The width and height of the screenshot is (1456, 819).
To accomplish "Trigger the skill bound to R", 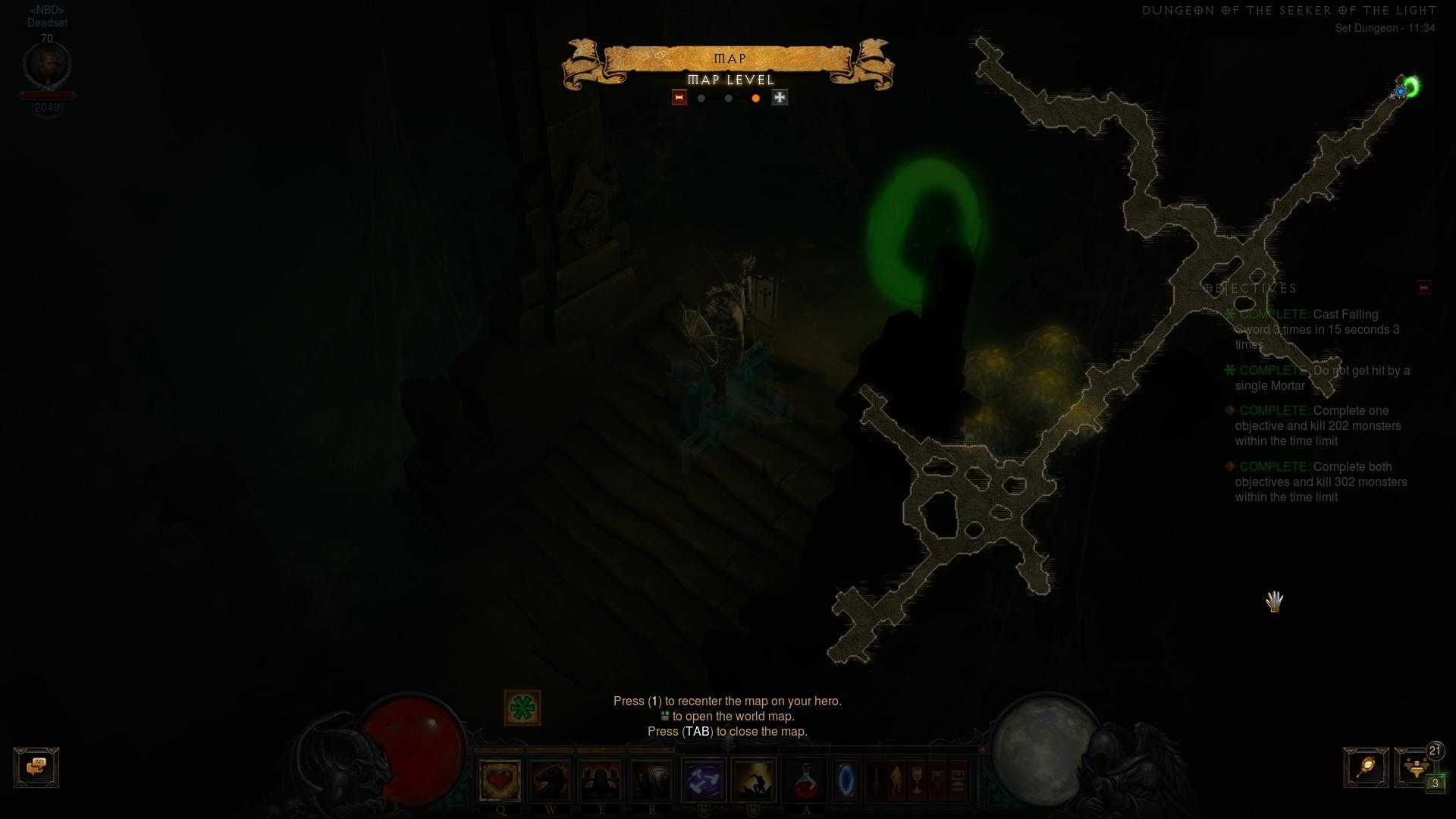I will tap(652, 780).
